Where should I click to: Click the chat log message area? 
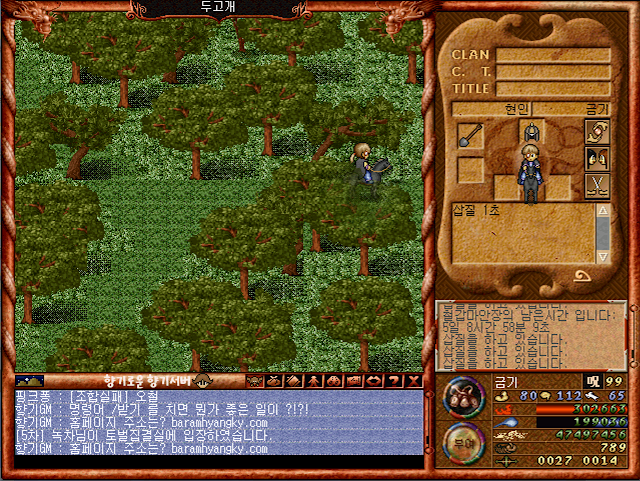point(218,422)
